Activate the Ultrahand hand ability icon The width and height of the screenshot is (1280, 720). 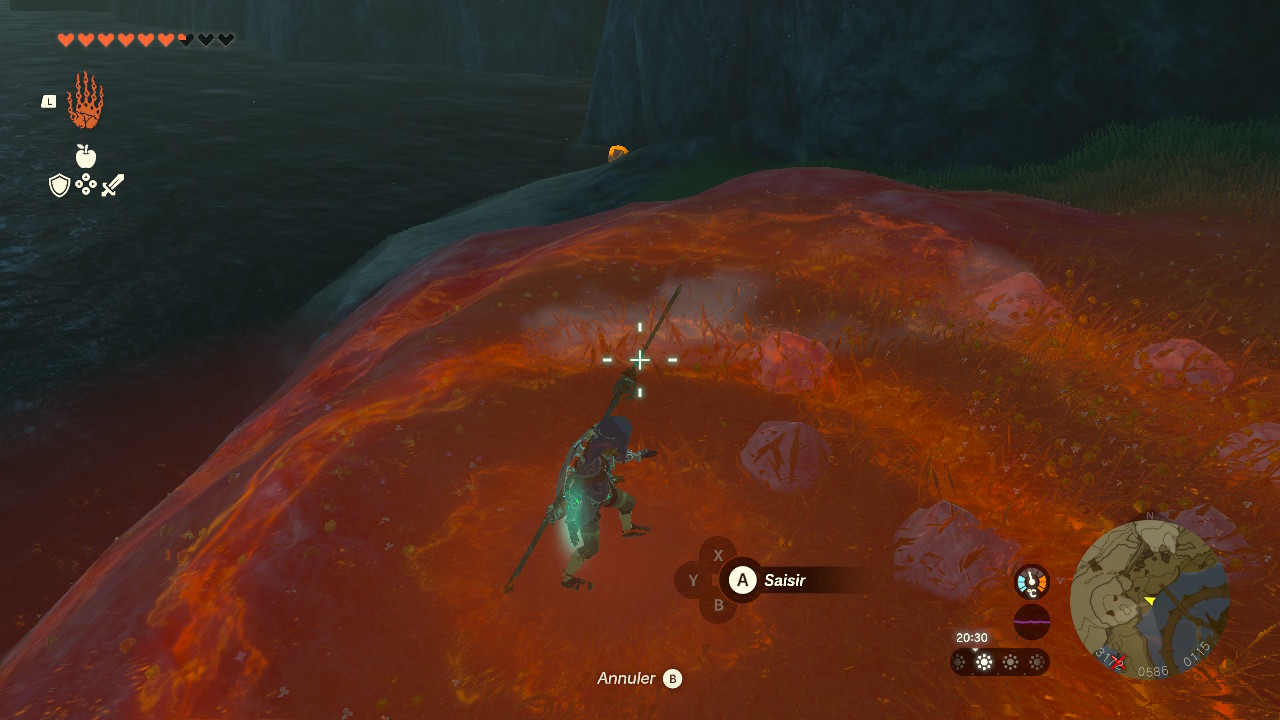click(85, 100)
